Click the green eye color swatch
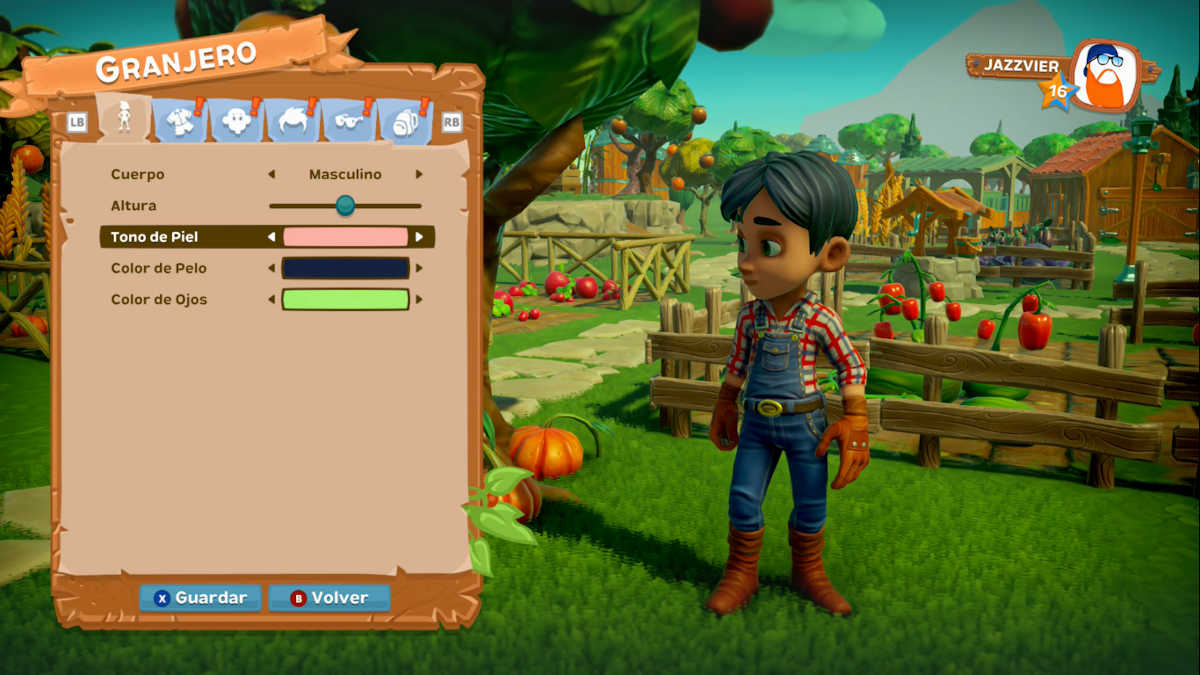 (x=345, y=299)
